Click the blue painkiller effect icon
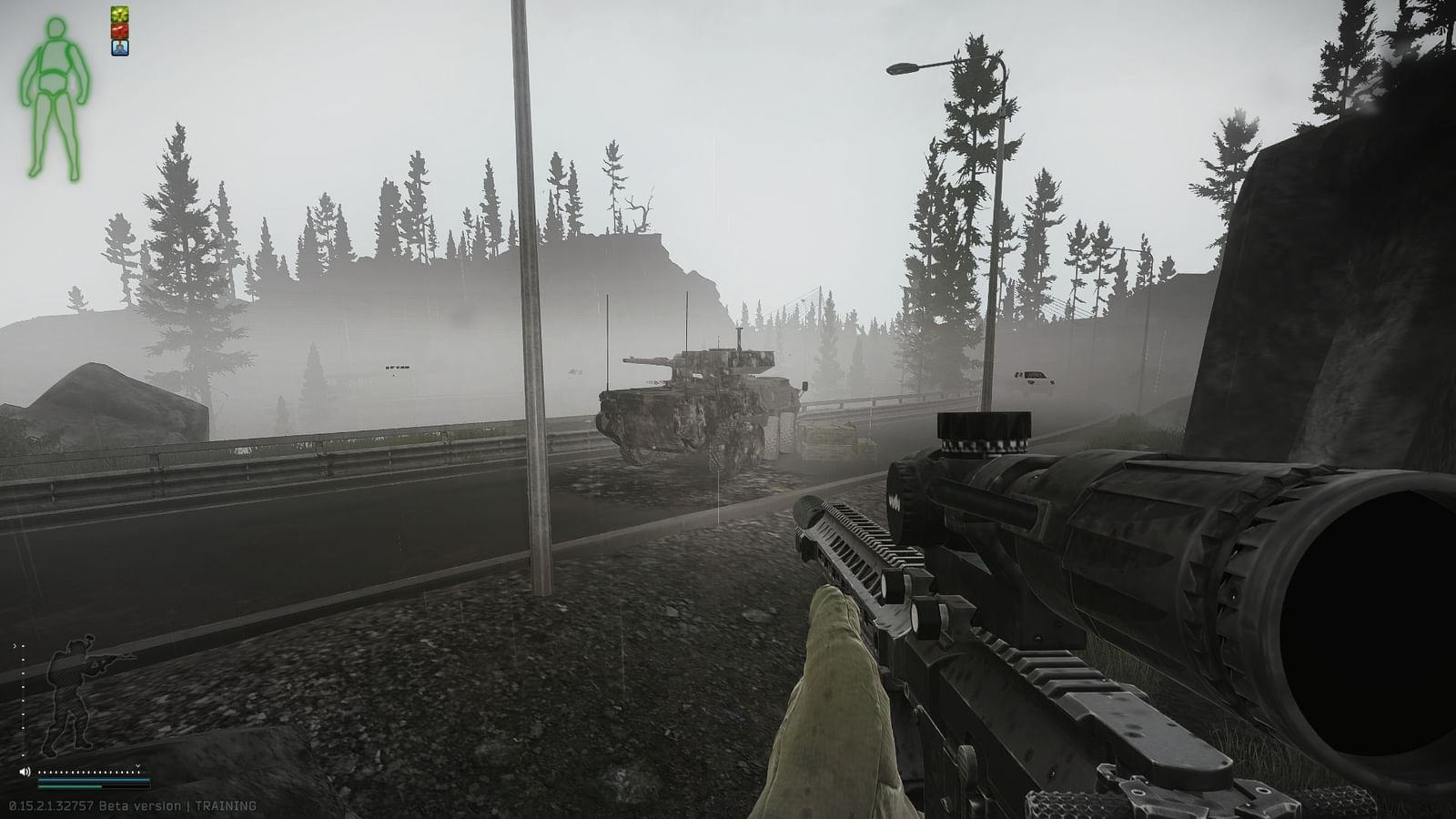1456x819 pixels. coord(119,47)
